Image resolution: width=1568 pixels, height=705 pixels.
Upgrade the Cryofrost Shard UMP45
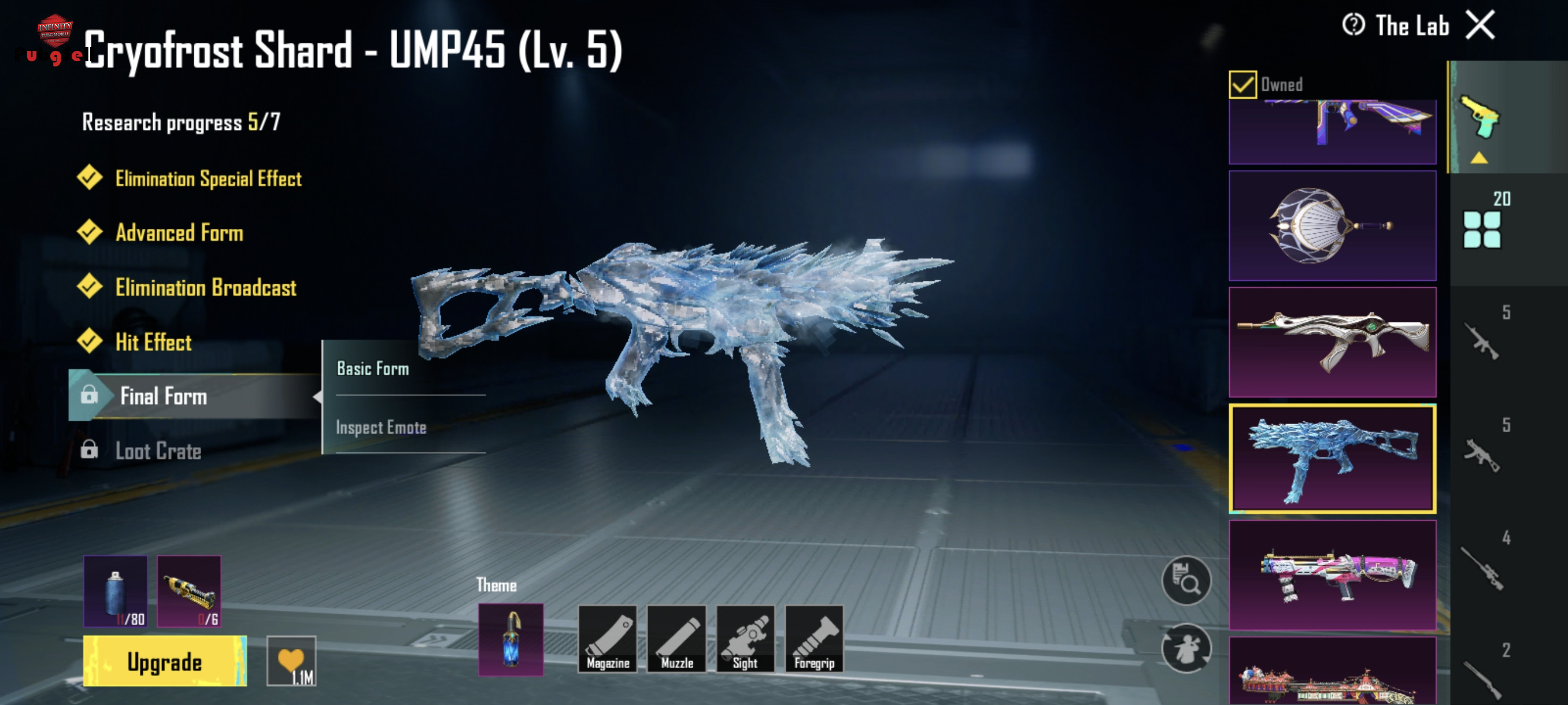164,661
